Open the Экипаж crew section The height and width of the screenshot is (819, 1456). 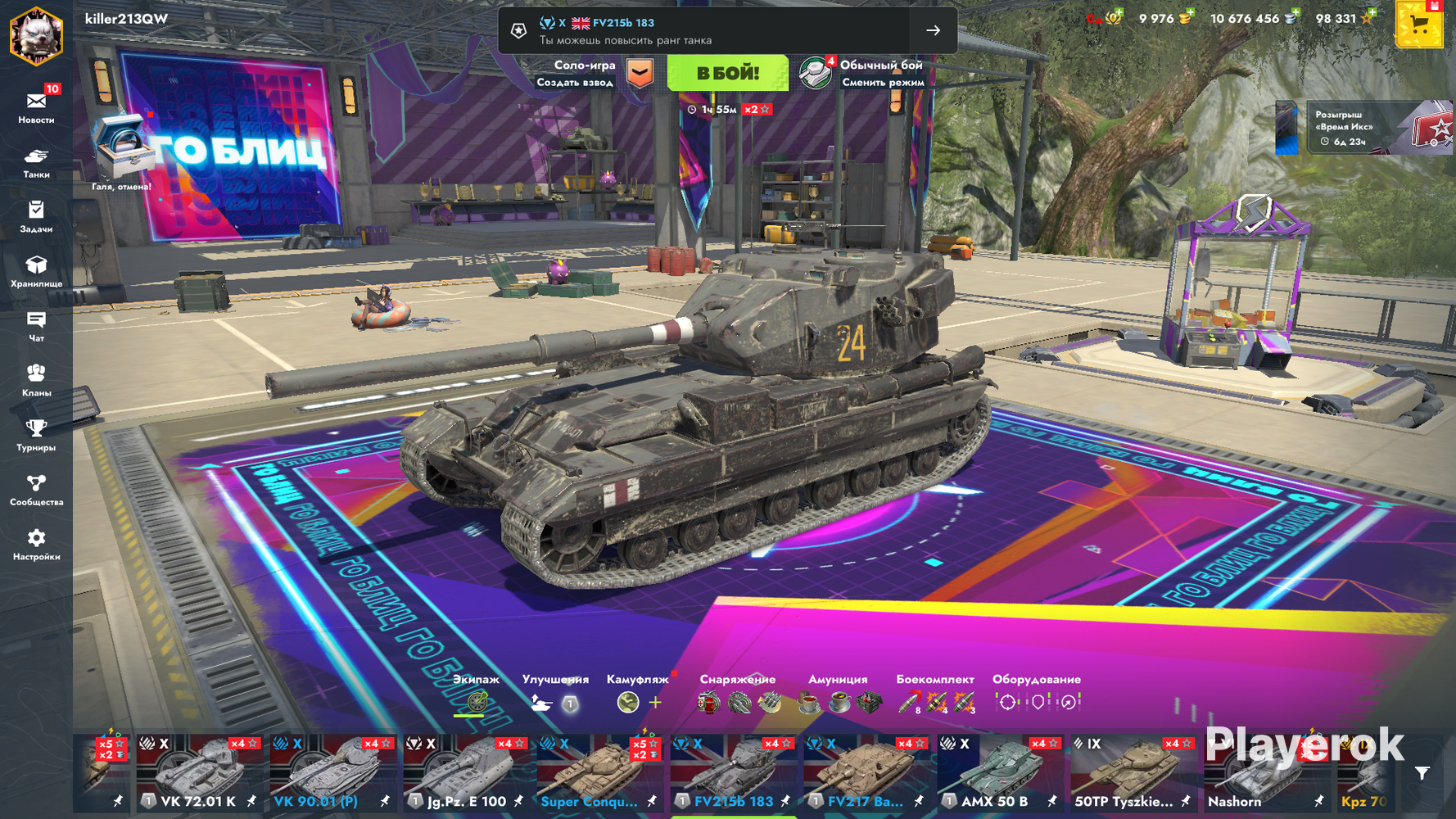476,694
